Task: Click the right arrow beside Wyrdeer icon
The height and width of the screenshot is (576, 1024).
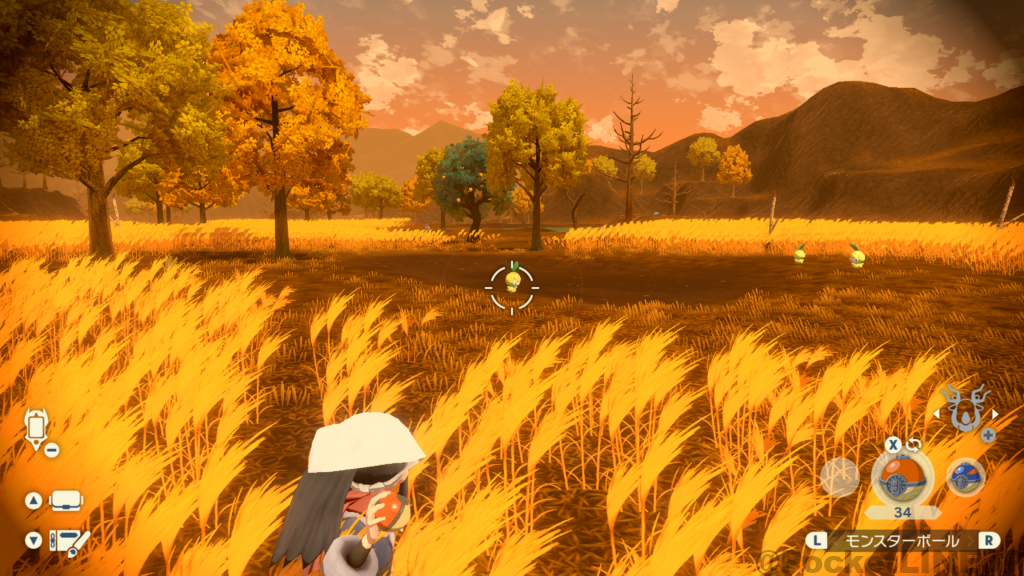Action: (x=994, y=413)
